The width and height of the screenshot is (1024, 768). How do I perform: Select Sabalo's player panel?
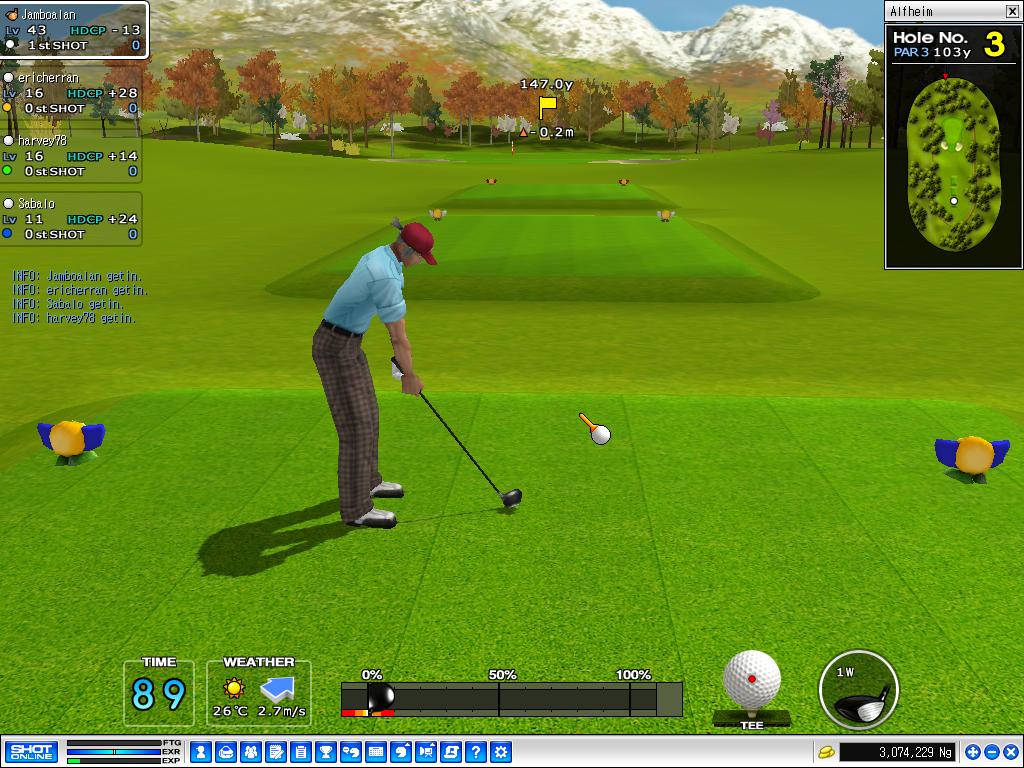coord(70,219)
